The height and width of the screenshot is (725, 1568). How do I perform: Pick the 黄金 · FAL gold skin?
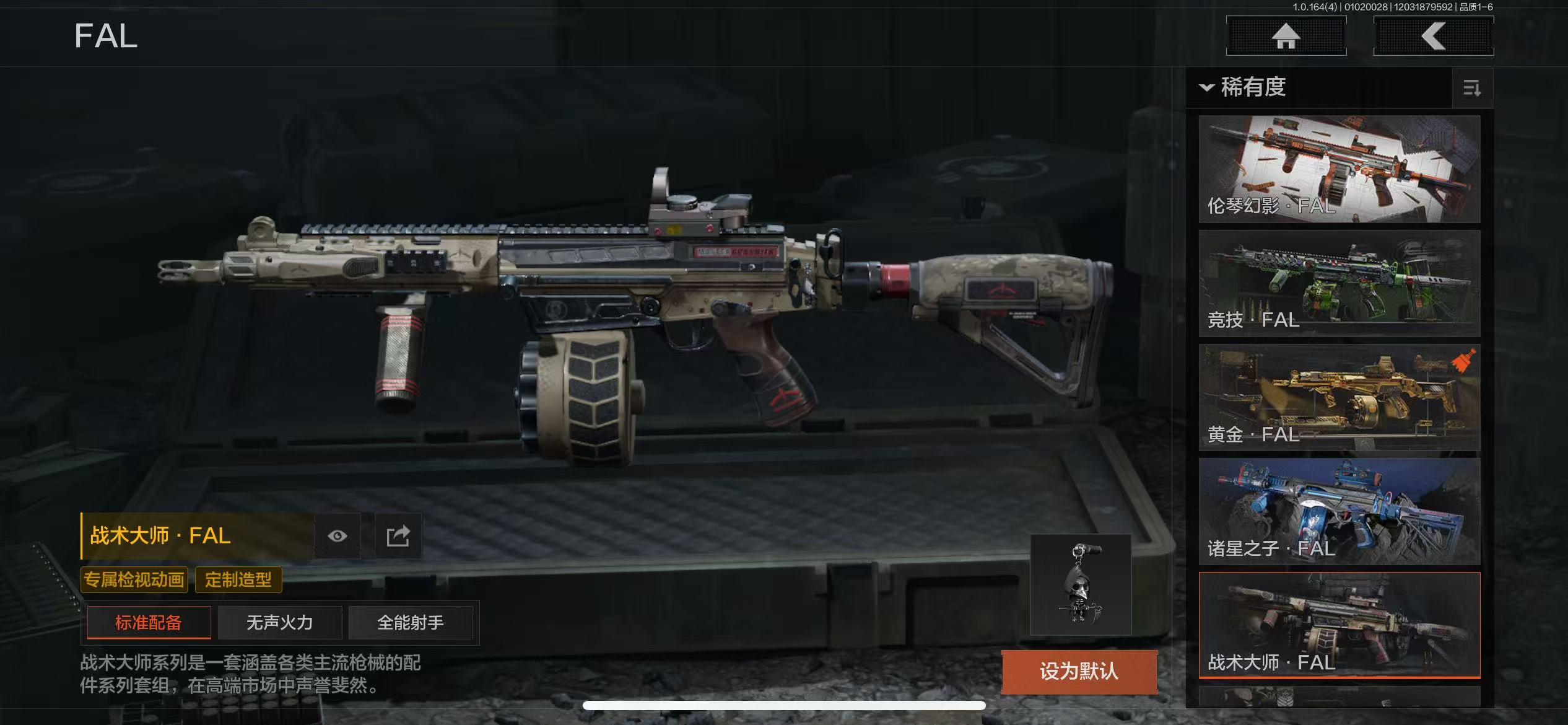click(x=1339, y=397)
